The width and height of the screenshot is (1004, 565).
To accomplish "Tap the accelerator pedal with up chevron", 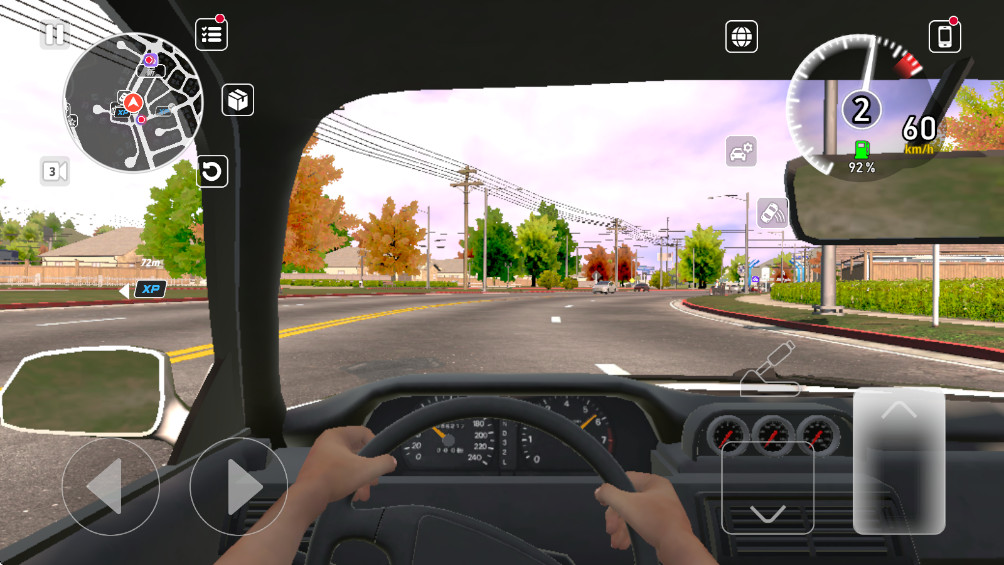I will pos(898,460).
